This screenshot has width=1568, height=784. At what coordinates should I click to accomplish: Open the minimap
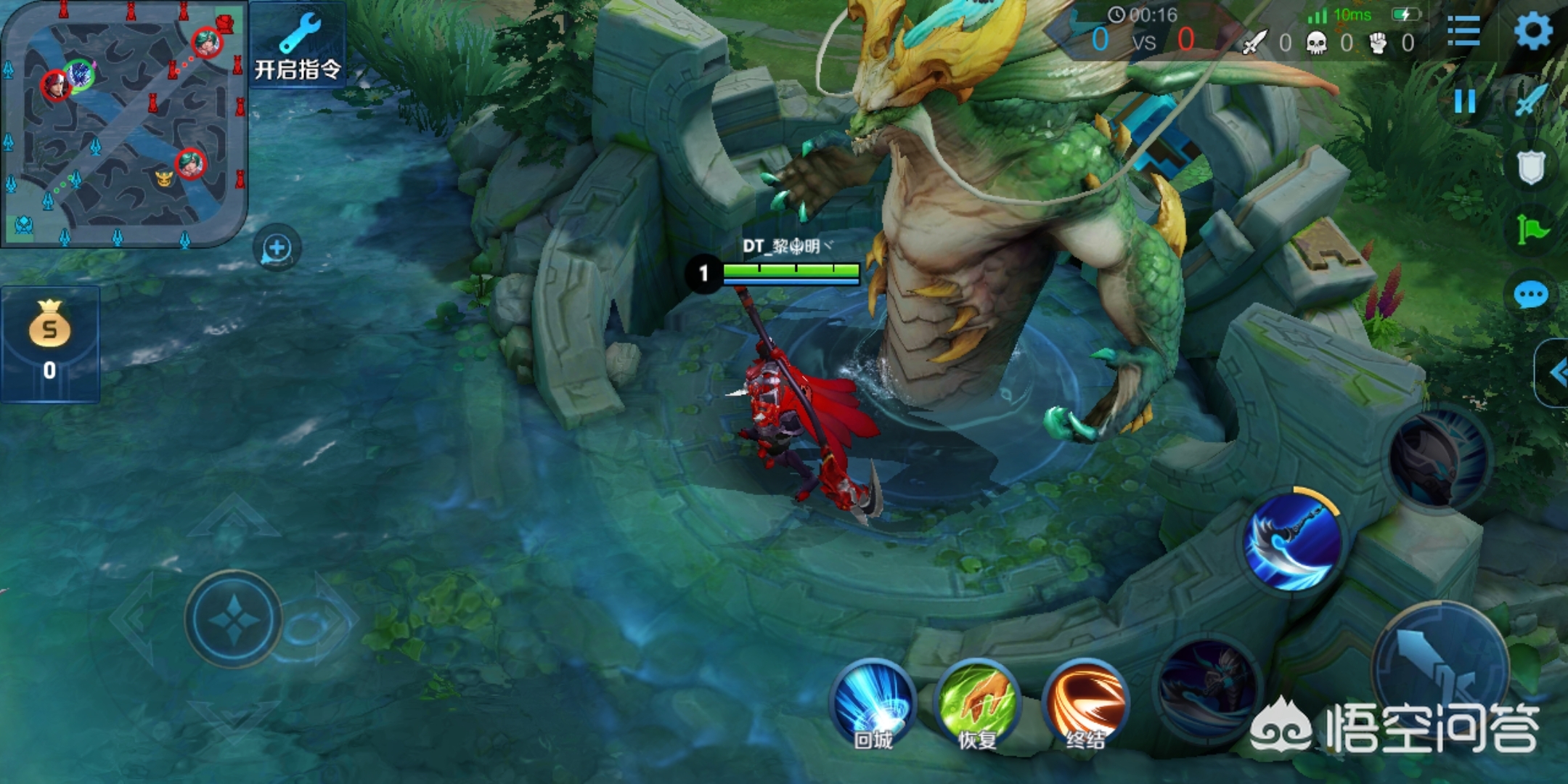click(x=123, y=123)
